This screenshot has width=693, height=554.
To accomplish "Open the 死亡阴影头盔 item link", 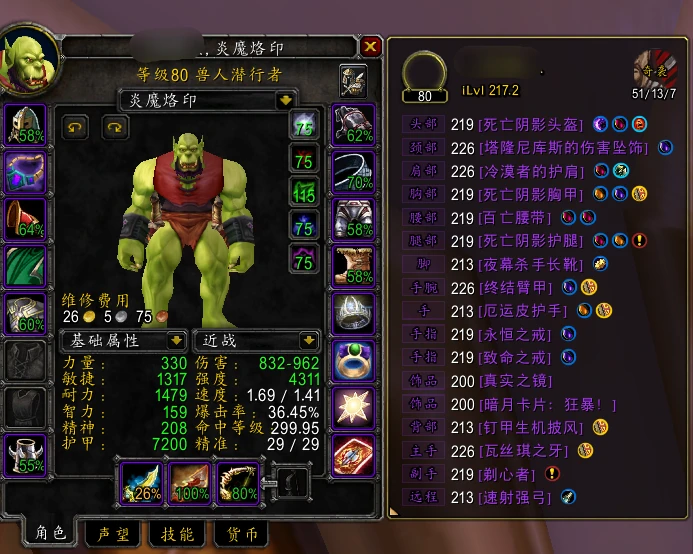I will click(x=530, y=124).
